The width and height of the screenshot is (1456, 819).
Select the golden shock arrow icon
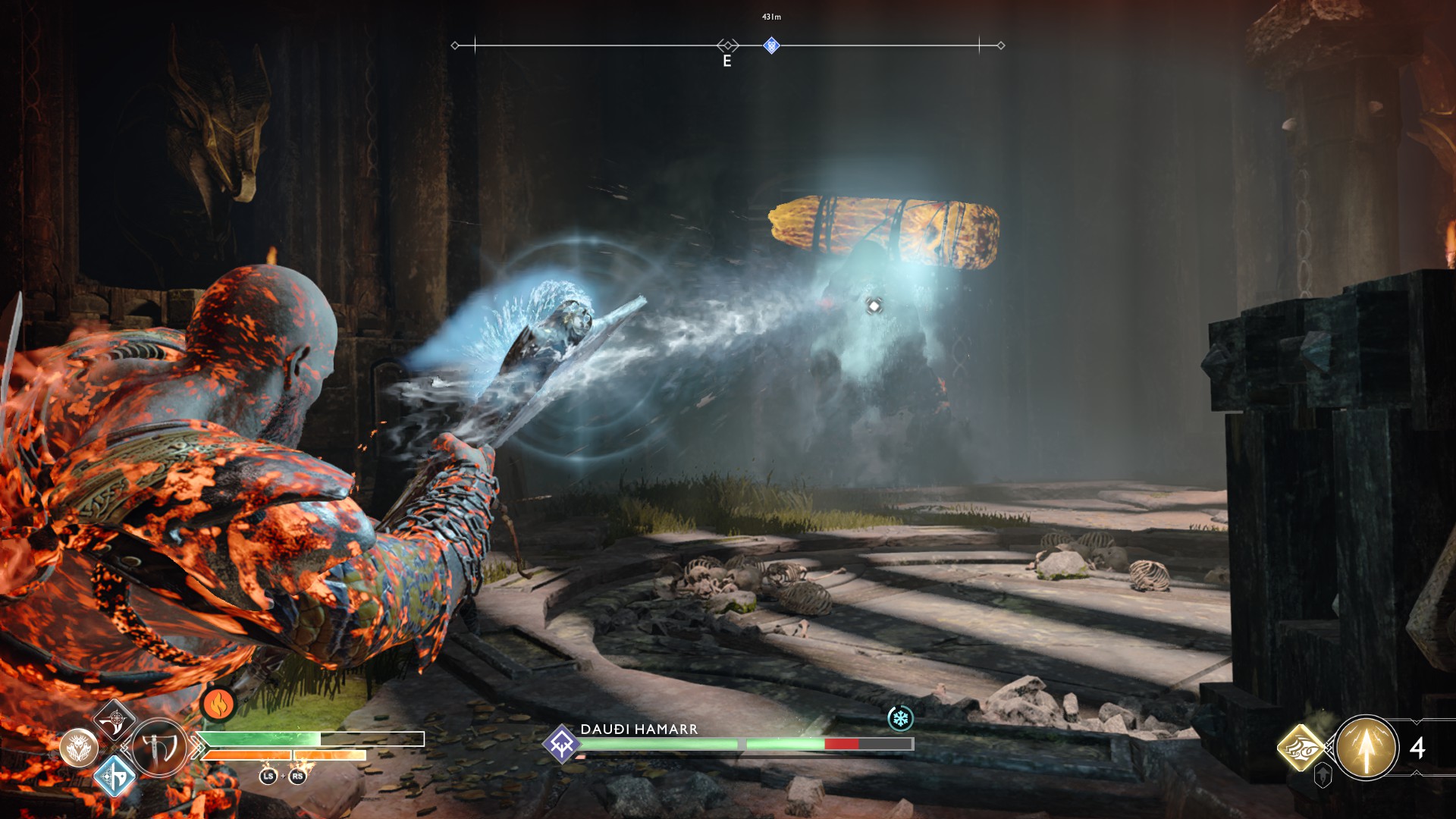coord(1366,748)
